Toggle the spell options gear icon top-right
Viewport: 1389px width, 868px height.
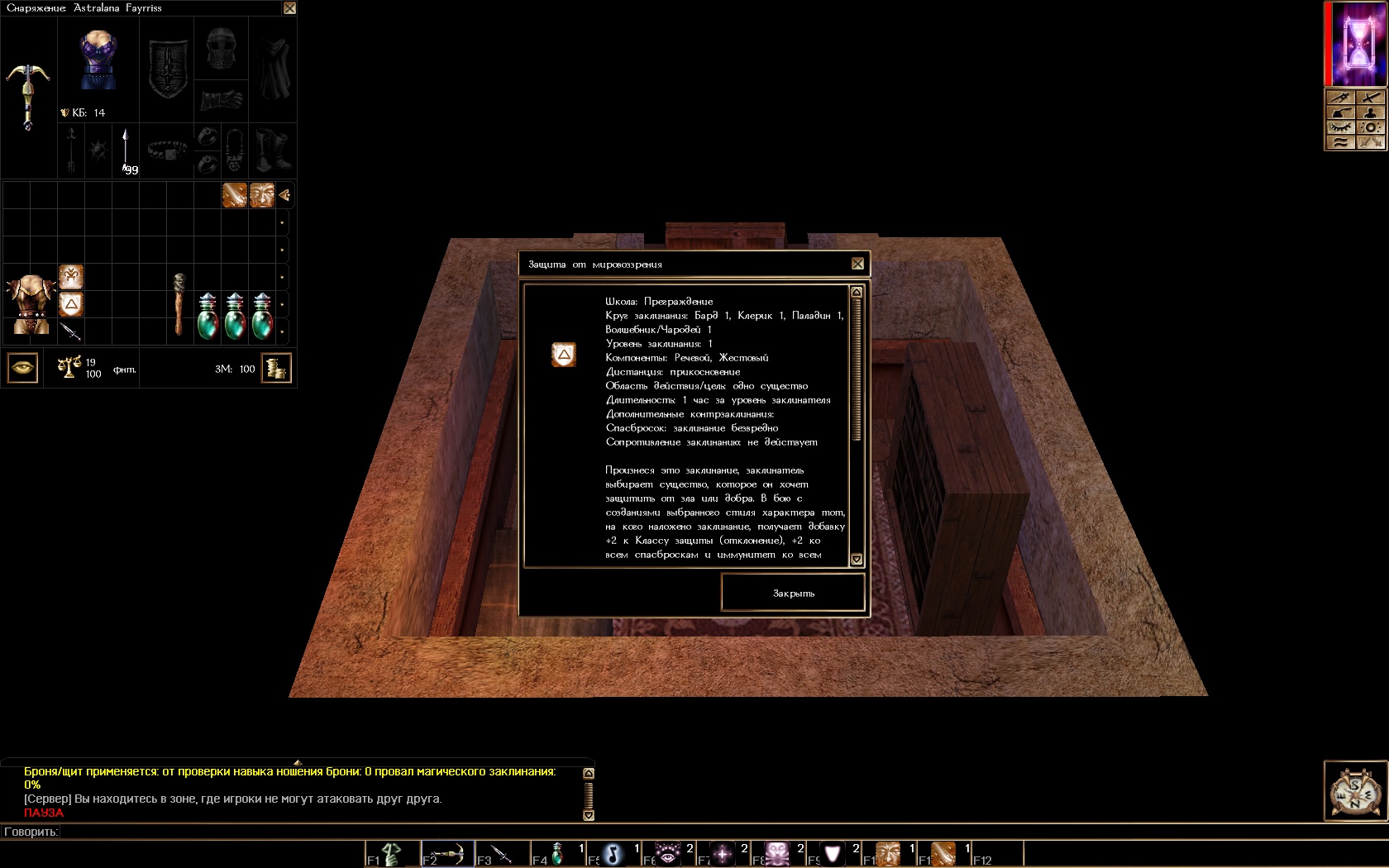point(1371,128)
